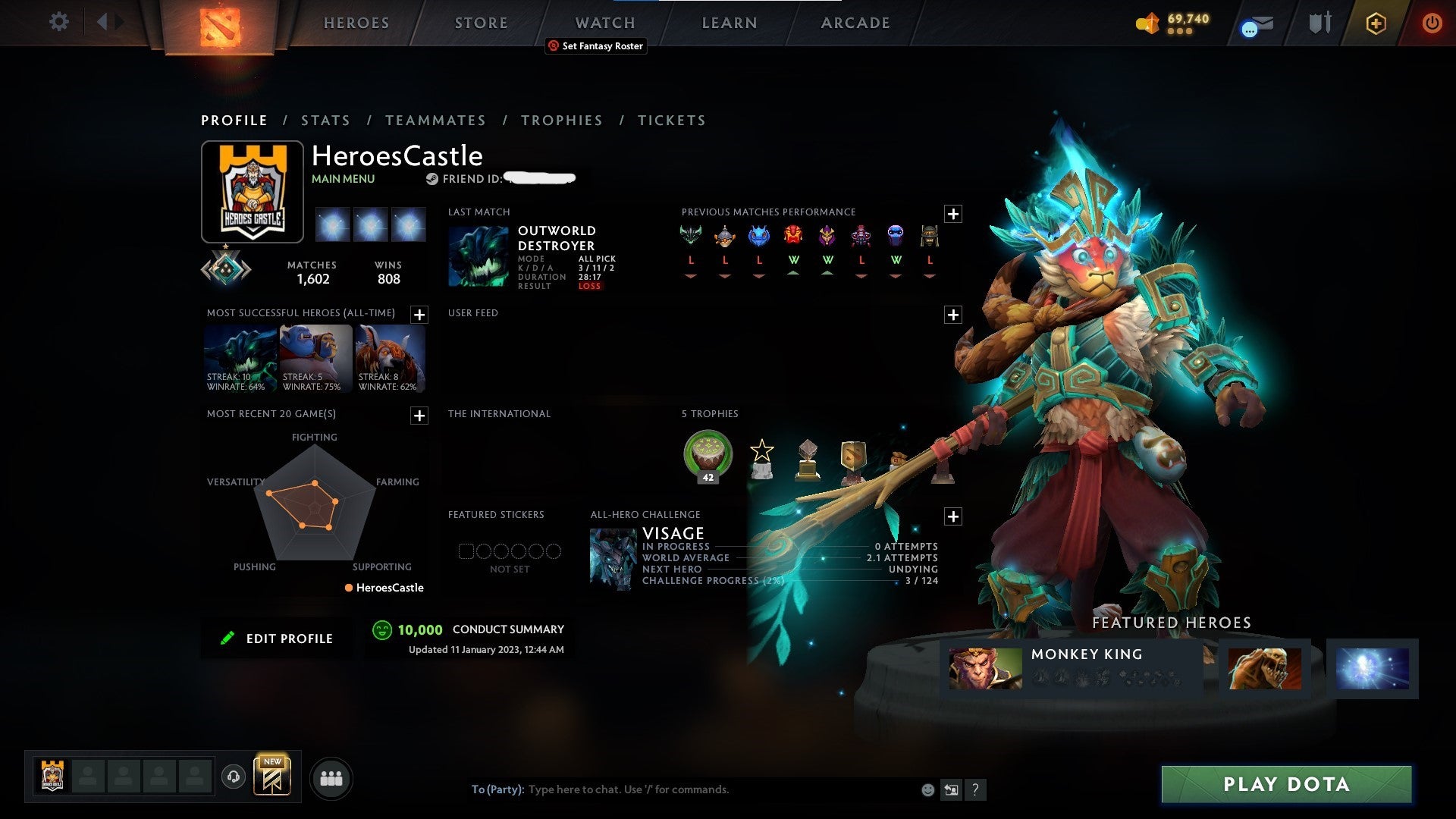The height and width of the screenshot is (819, 1456).
Task: Open the battle pass ticket with NEW banner
Action: pos(274,775)
